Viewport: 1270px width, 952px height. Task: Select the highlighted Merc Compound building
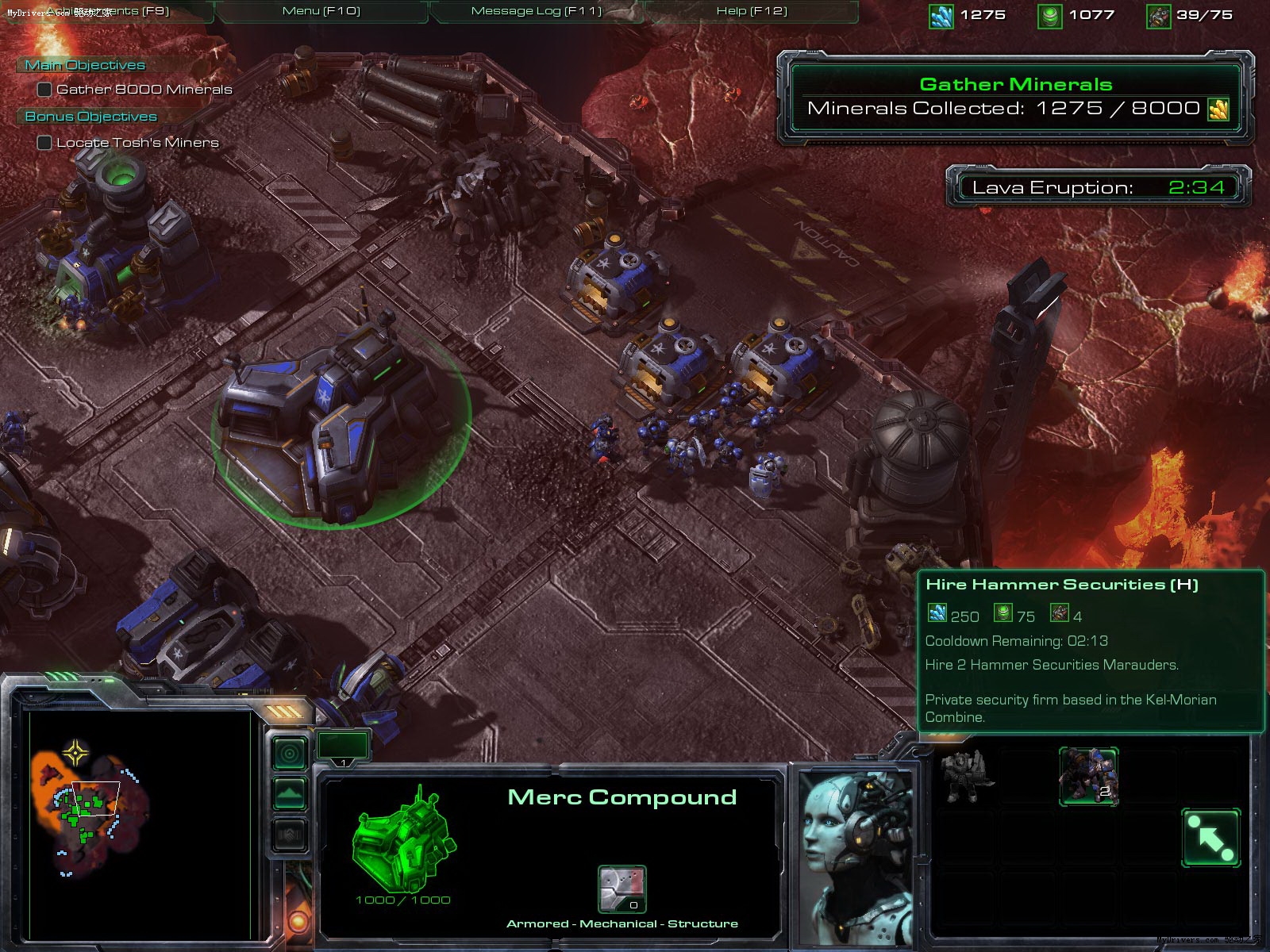[333, 420]
